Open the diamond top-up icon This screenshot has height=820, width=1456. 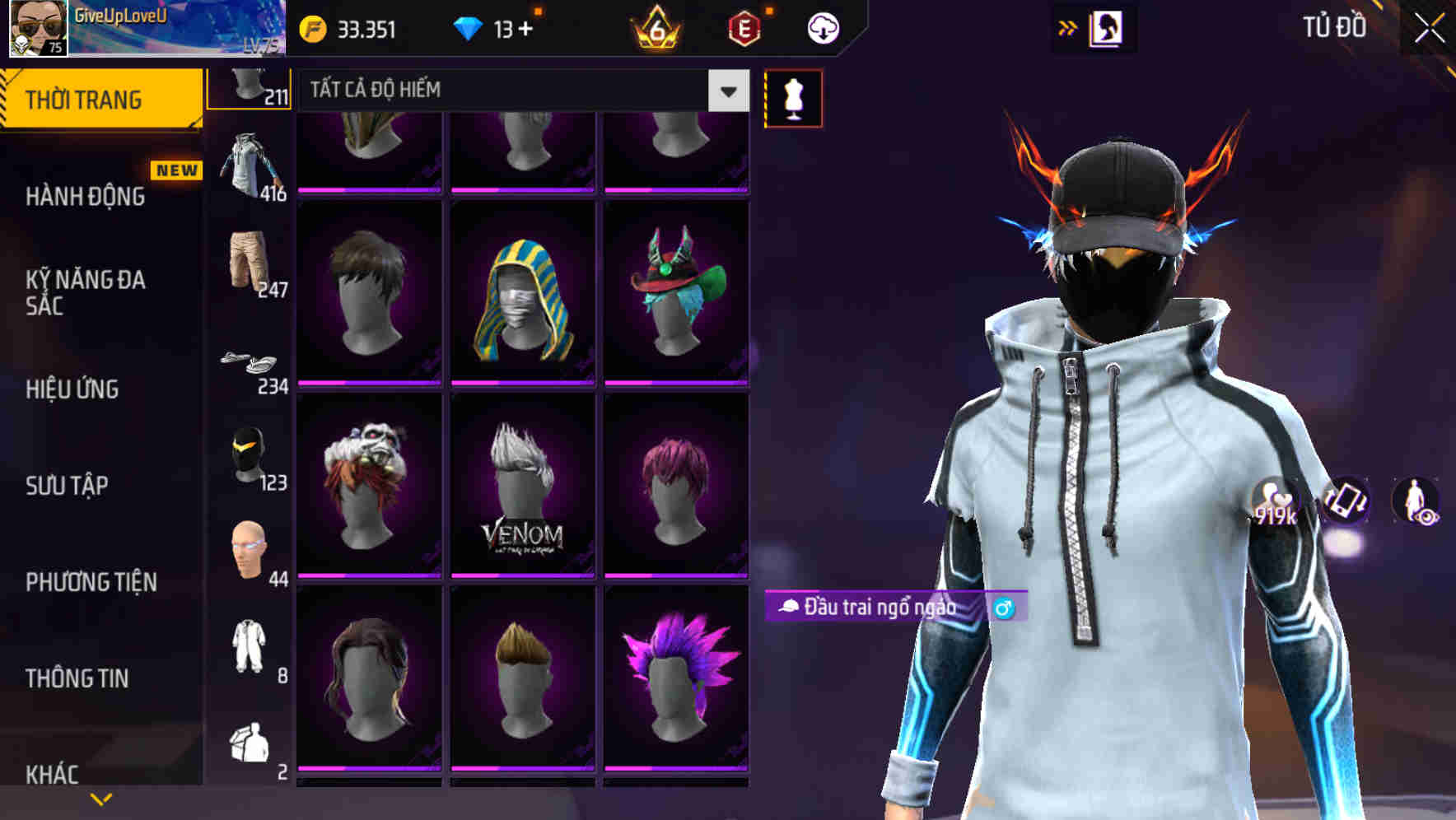[x=469, y=27]
